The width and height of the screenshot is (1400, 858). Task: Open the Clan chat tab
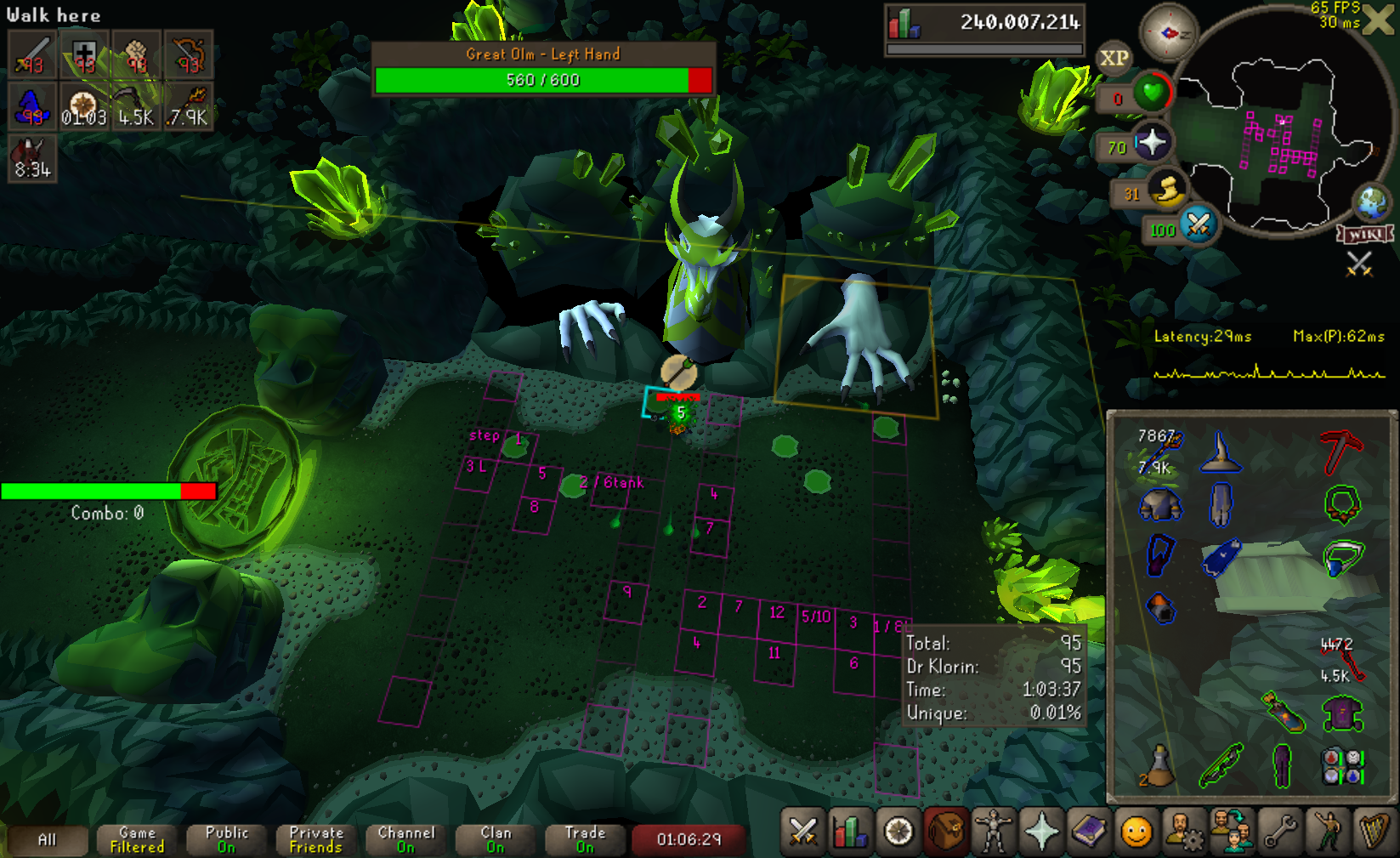[x=496, y=839]
